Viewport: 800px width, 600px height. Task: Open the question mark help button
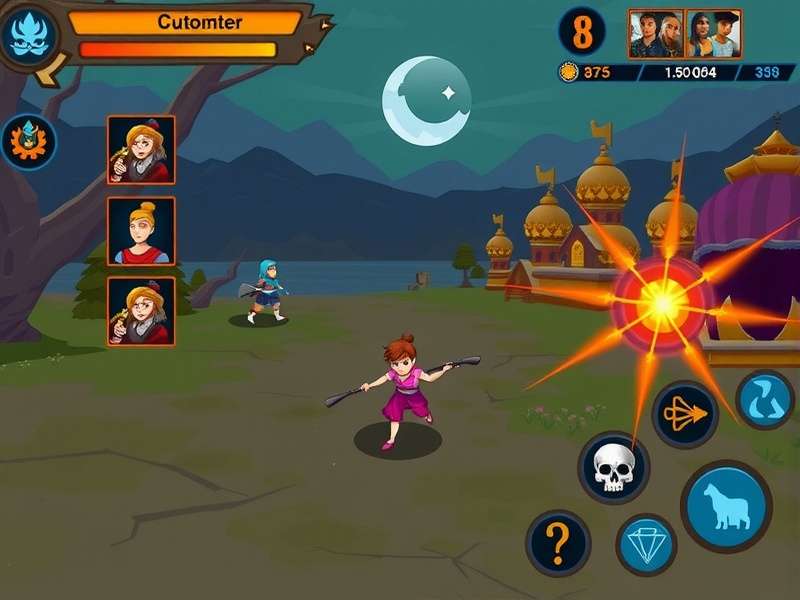[558, 543]
